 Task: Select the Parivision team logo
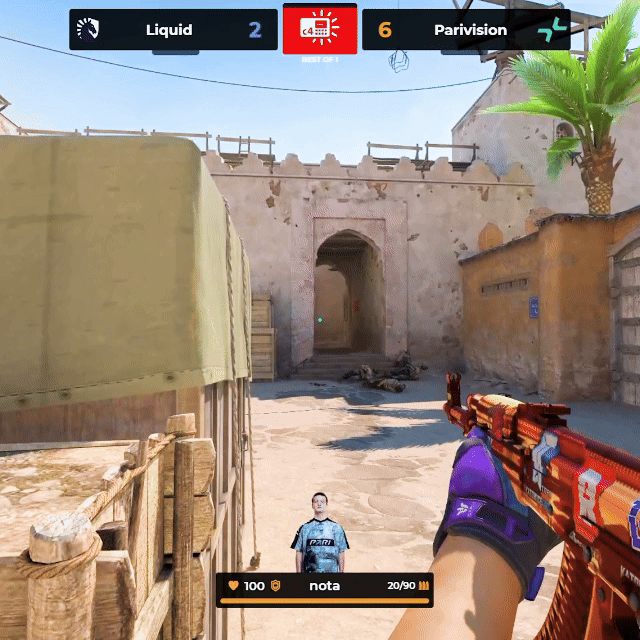pyautogui.click(x=551, y=30)
